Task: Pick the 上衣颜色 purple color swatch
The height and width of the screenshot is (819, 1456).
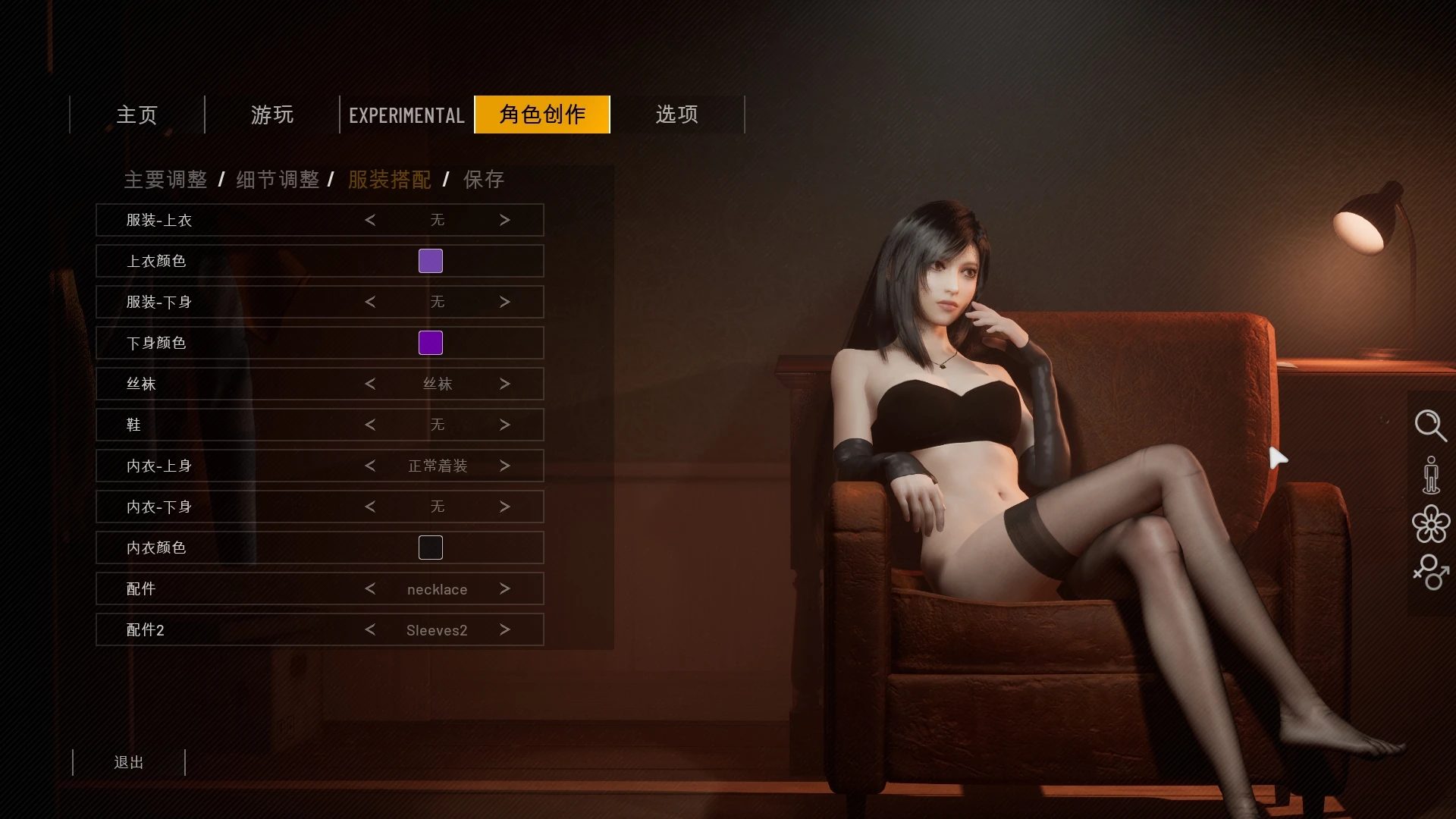Action: click(x=431, y=261)
